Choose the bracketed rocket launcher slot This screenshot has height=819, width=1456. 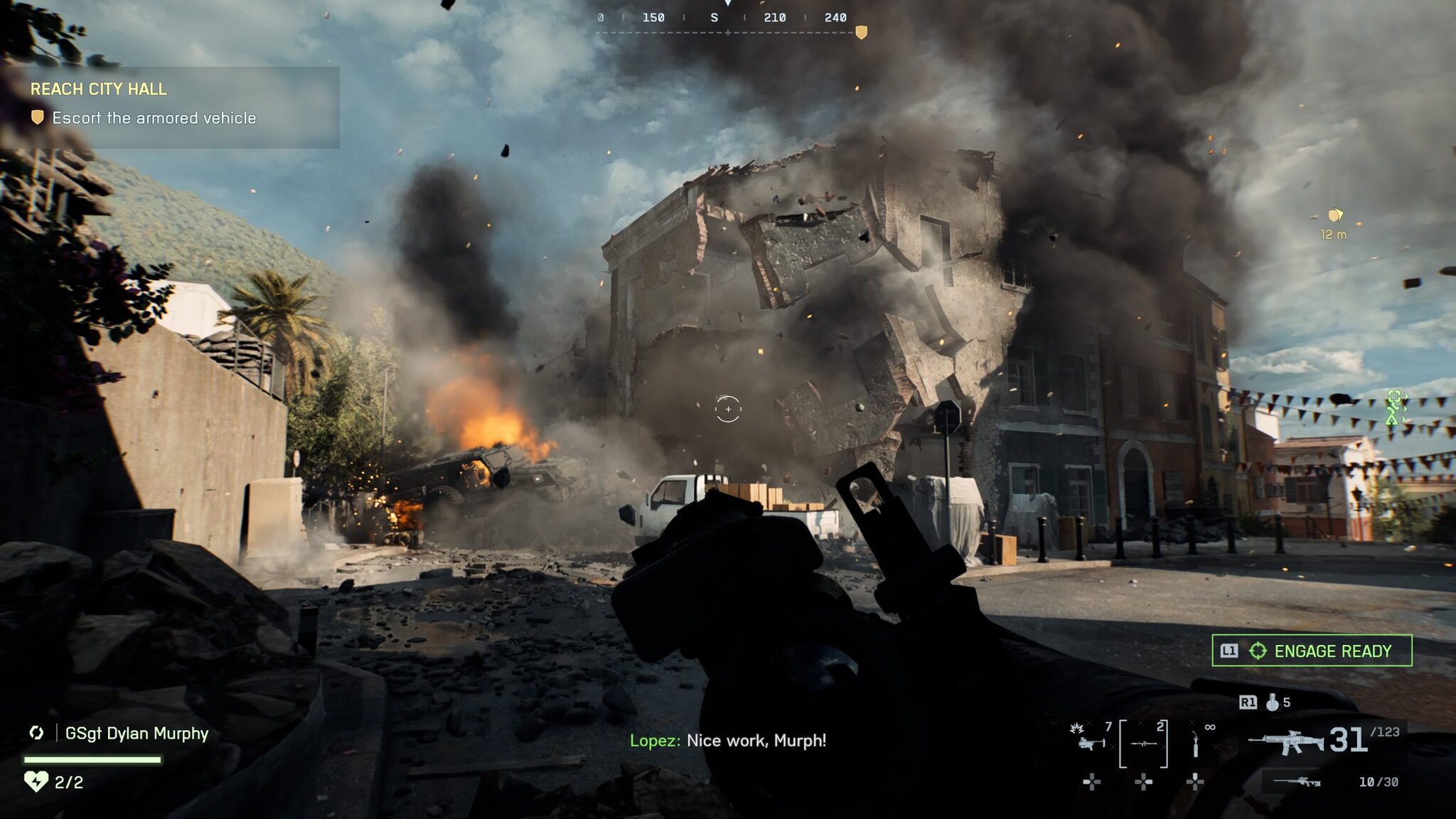point(1143,744)
